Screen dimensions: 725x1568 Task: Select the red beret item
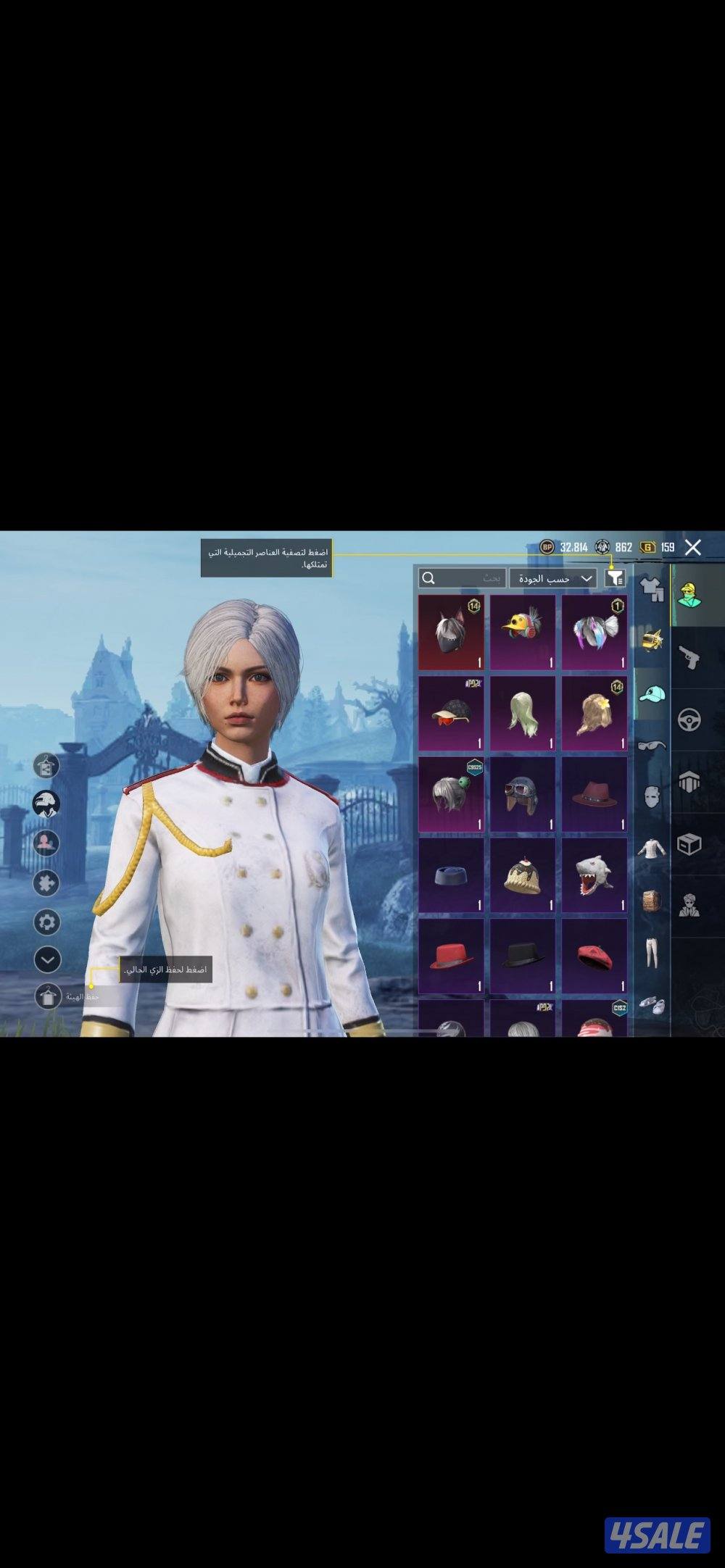(594, 956)
